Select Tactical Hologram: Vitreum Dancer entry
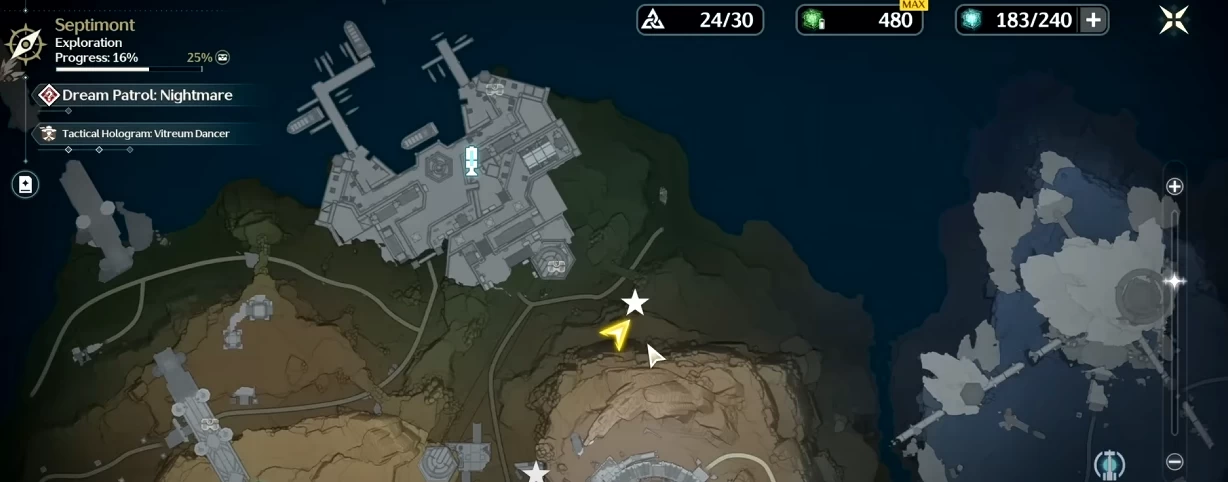The image size is (1228, 482). tap(145, 133)
